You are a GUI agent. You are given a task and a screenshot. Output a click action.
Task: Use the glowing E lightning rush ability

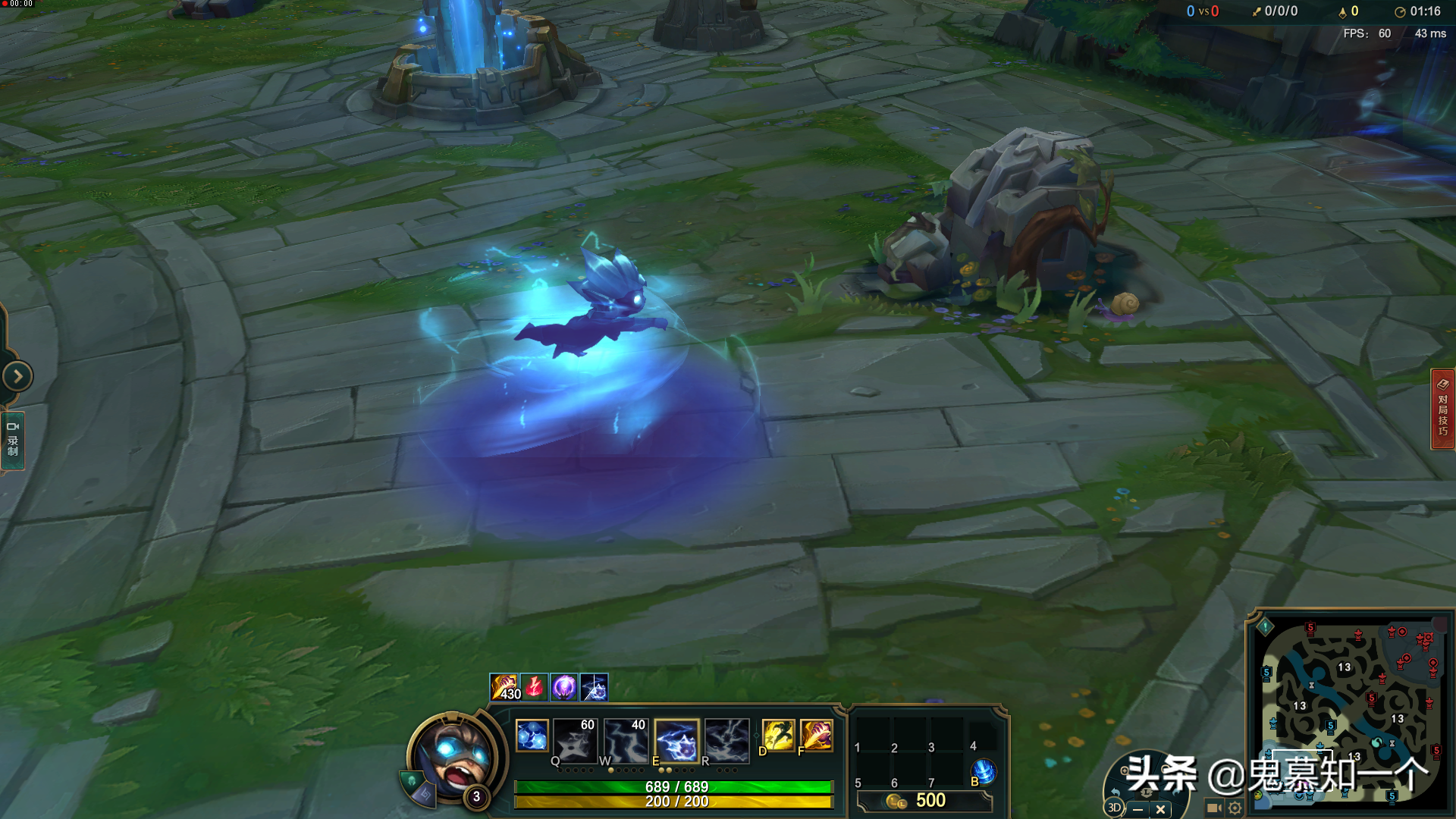[x=676, y=739]
